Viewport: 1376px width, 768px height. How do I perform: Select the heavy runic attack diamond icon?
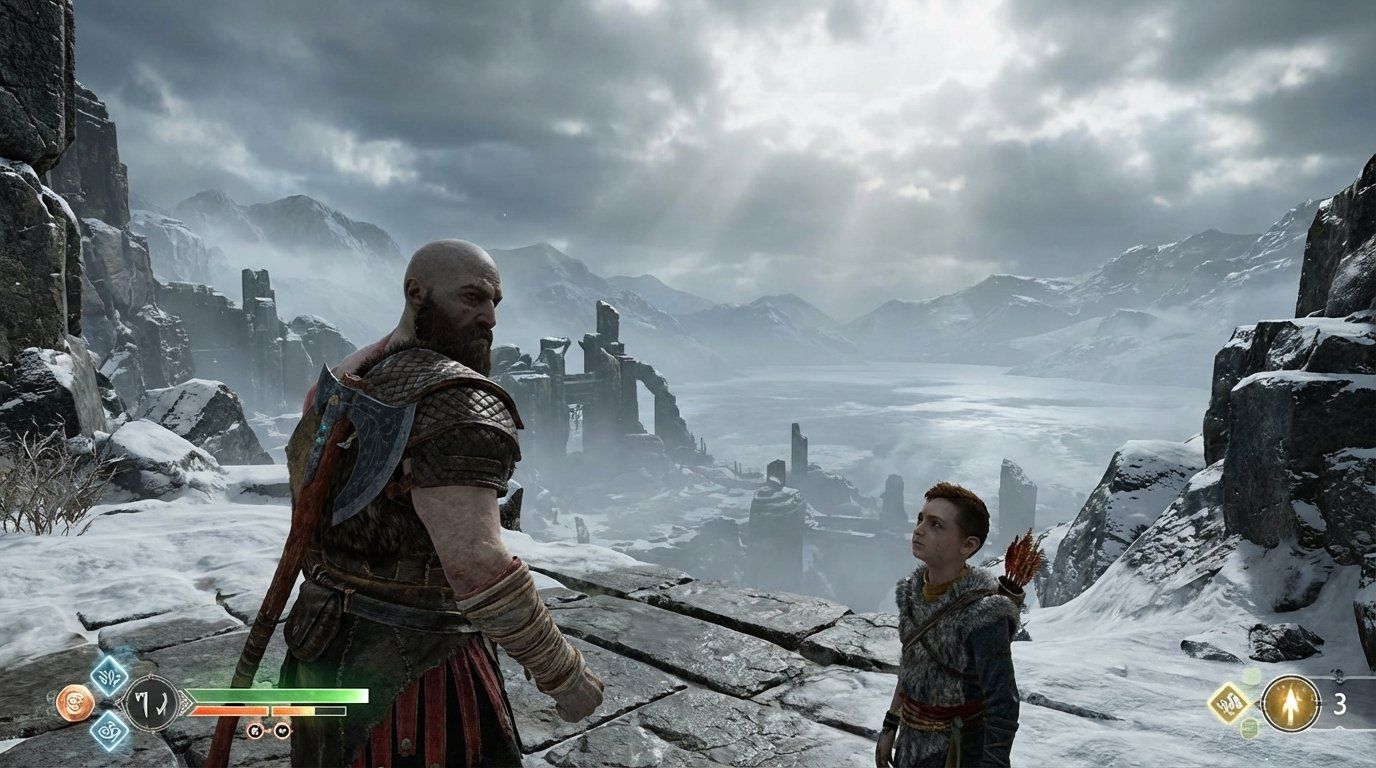click(110, 729)
